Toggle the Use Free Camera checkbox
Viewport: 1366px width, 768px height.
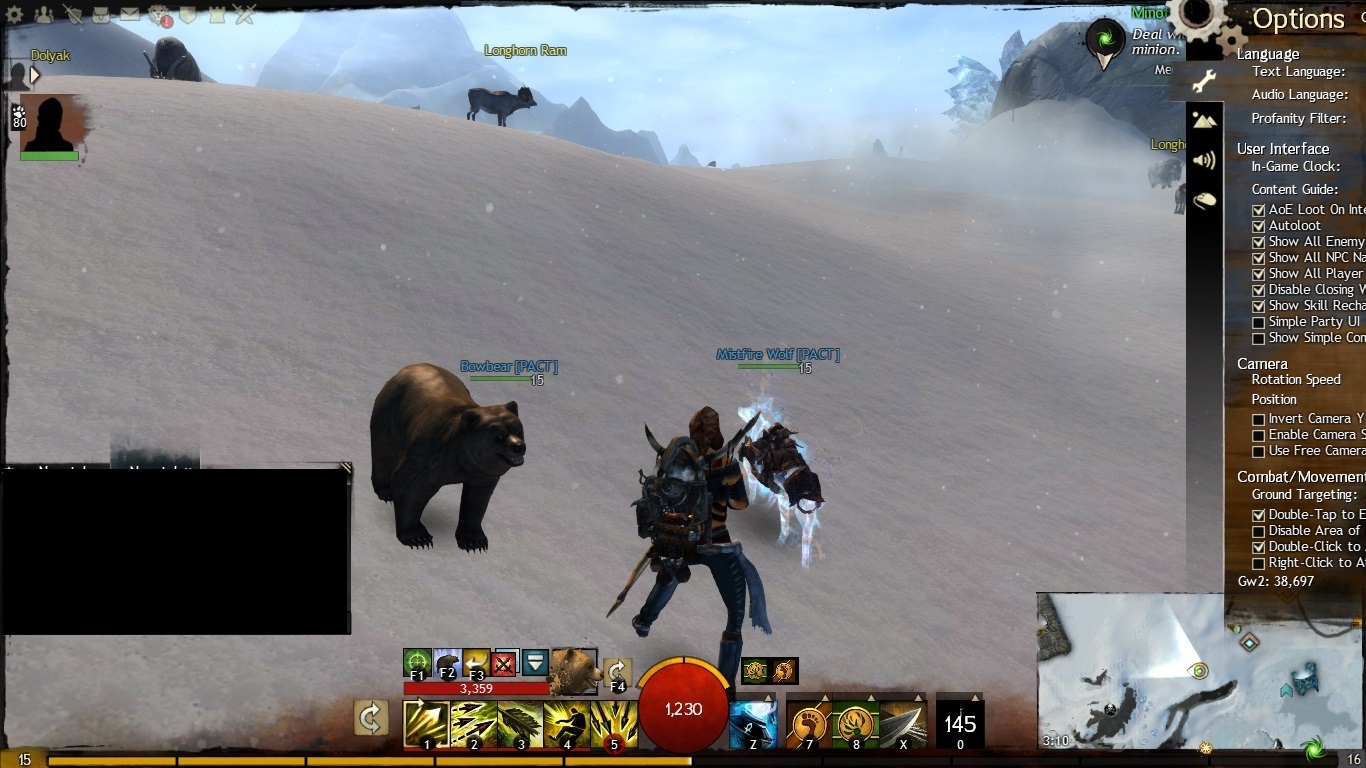1259,451
